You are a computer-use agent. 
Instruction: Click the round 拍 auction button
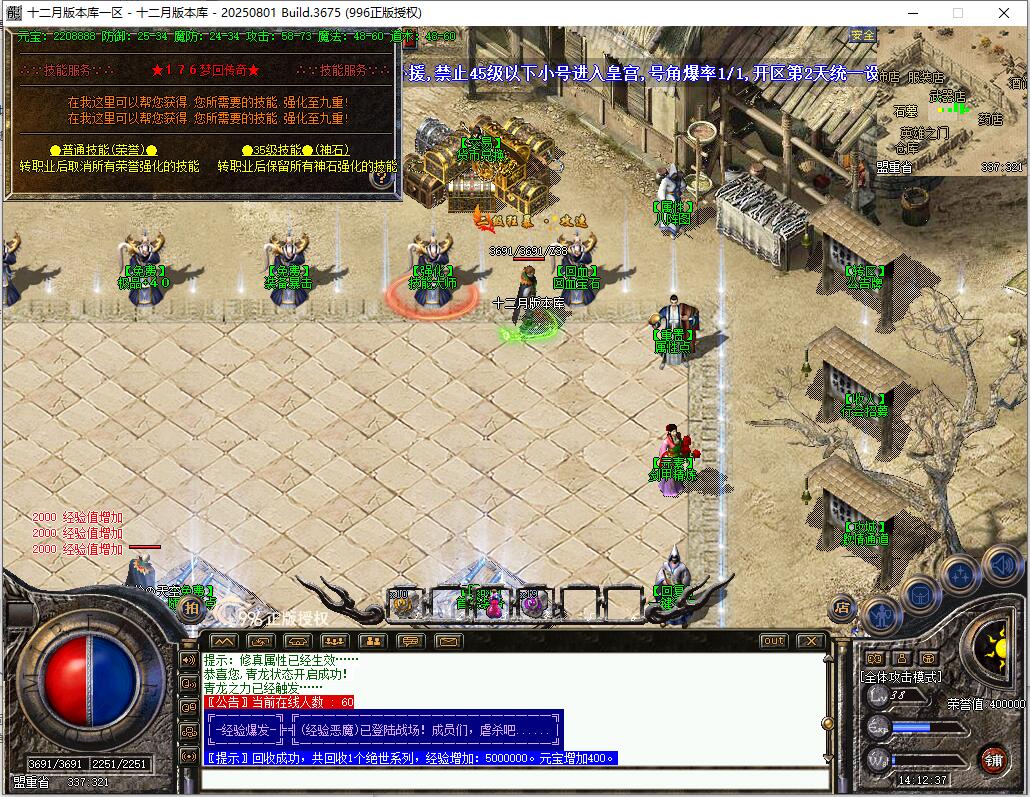190,608
